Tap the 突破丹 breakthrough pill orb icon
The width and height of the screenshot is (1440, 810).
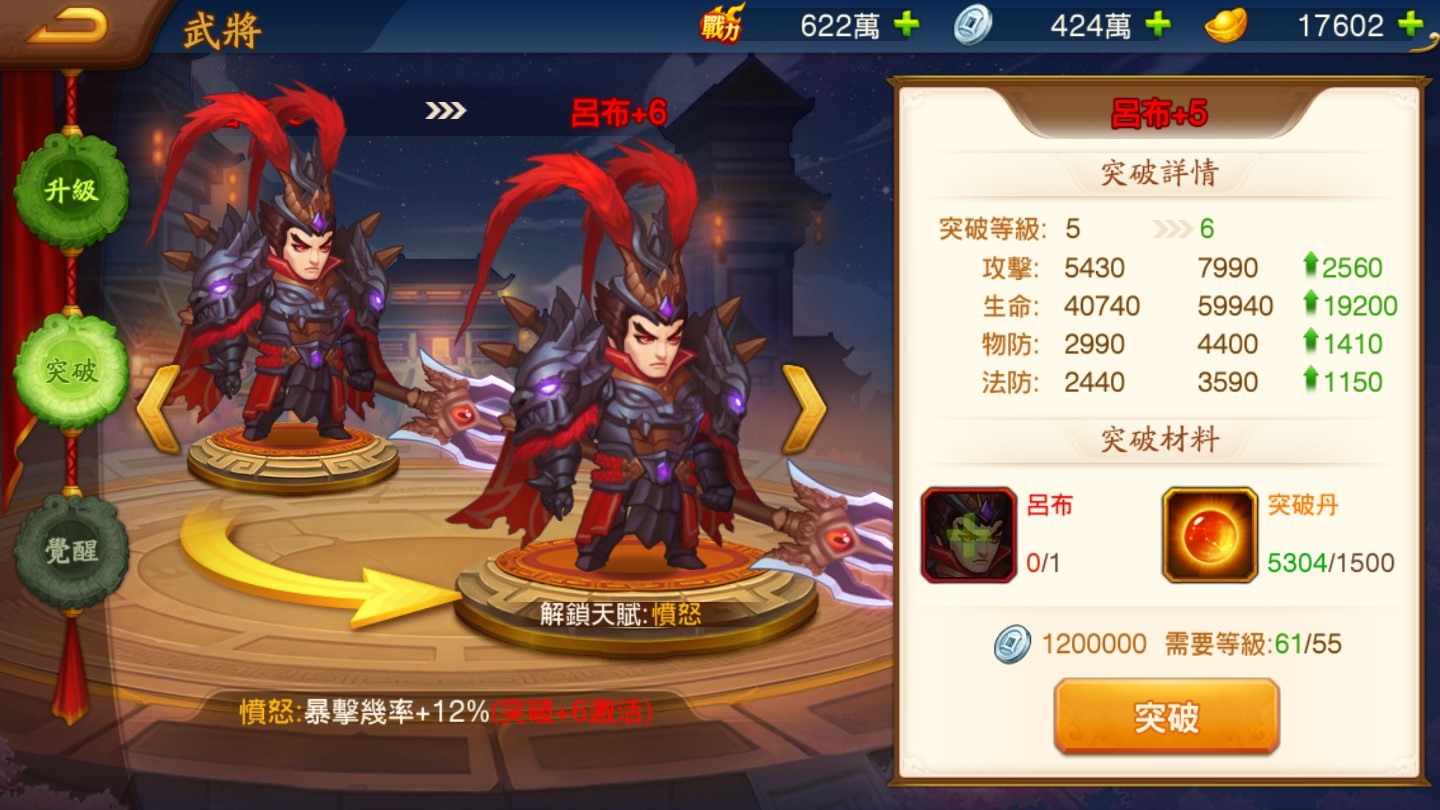(x=1209, y=534)
